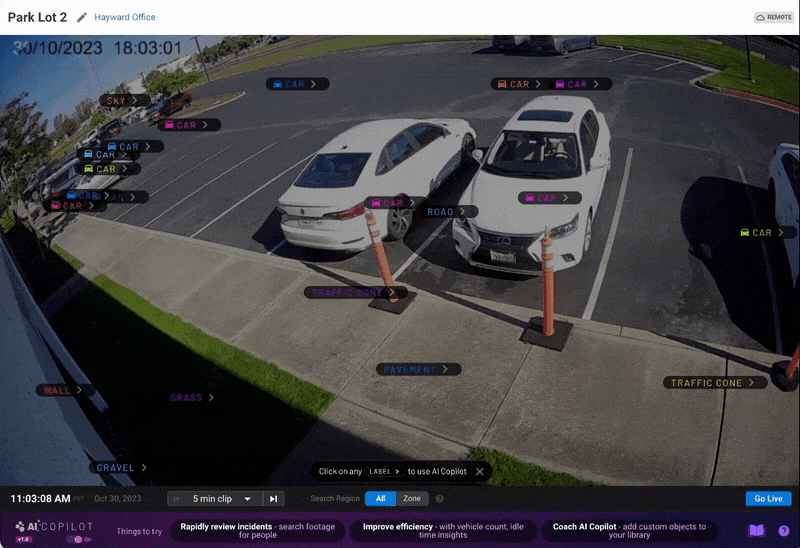The height and width of the screenshot is (548, 800).
Task: Choose the Rapidly review incidents suggestion
Action: 258,531
